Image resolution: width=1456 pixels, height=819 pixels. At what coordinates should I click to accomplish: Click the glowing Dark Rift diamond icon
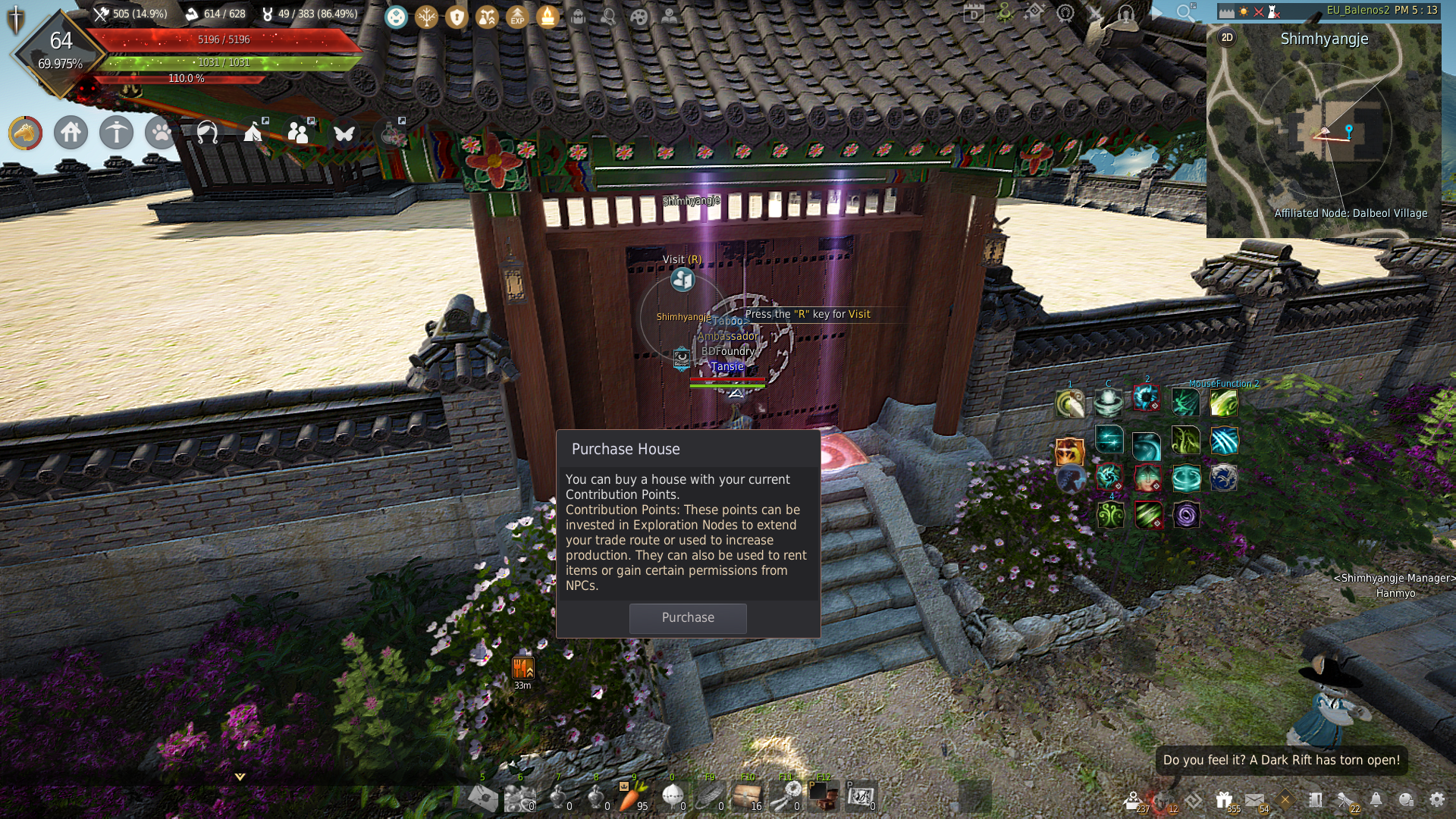[1285, 799]
